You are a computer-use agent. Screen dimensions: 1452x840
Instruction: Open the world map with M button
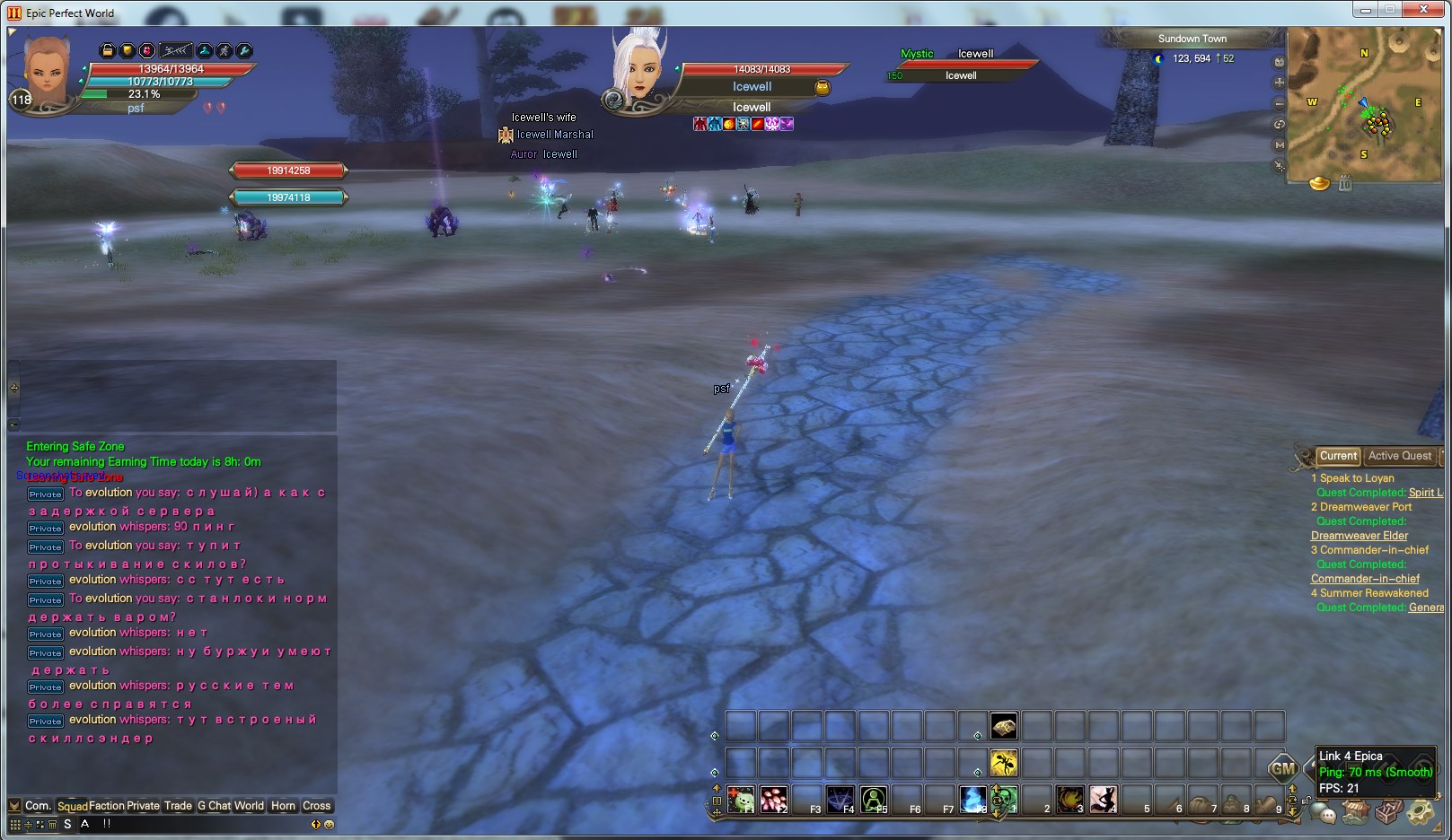click(x=1280, y=144)
